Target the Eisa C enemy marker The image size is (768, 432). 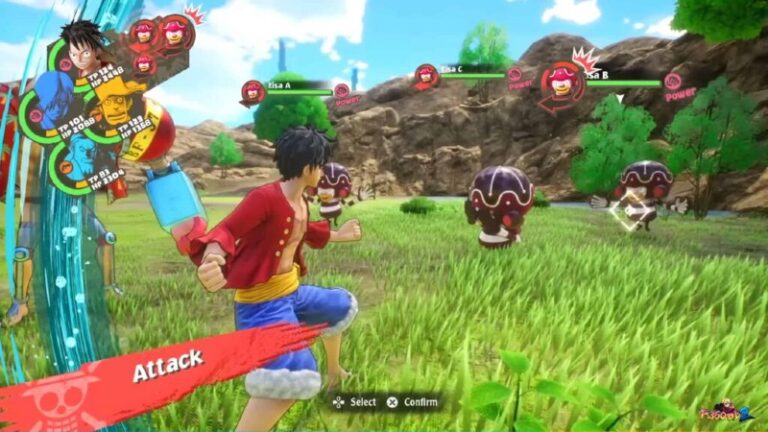pos(427,75)
